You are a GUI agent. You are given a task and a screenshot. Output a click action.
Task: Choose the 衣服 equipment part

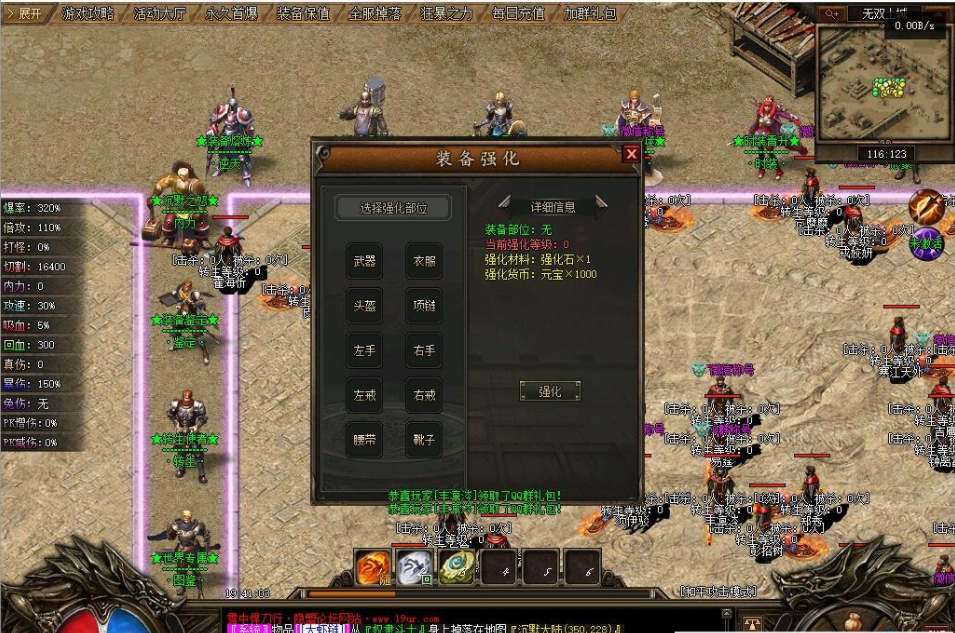coord(424,261)
